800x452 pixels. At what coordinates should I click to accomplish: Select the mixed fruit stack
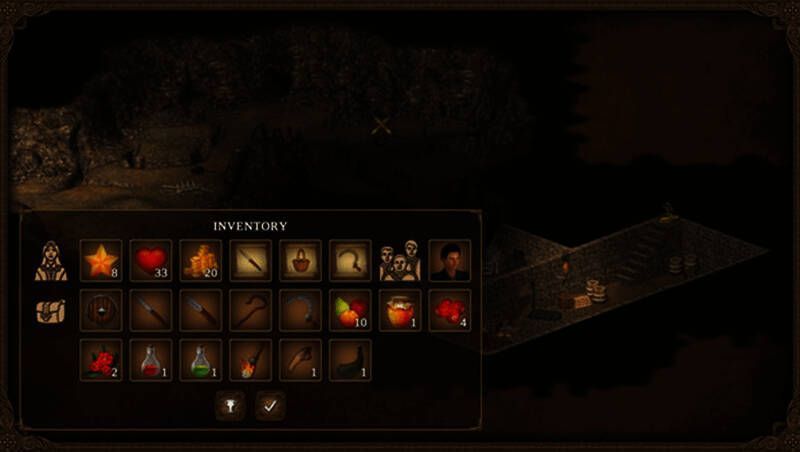tap(350, 310)
